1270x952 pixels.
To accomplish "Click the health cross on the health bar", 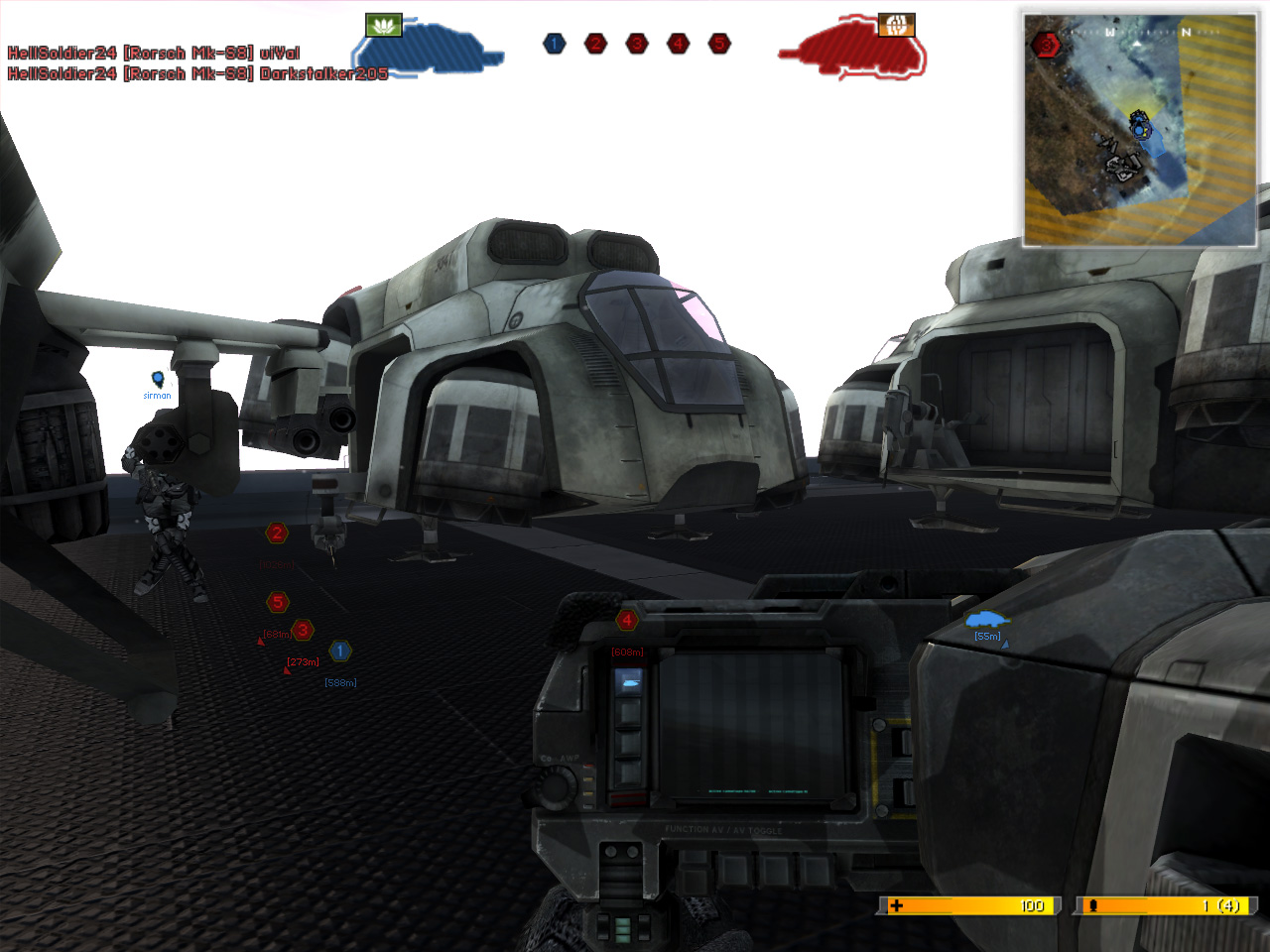I will 896,905.
